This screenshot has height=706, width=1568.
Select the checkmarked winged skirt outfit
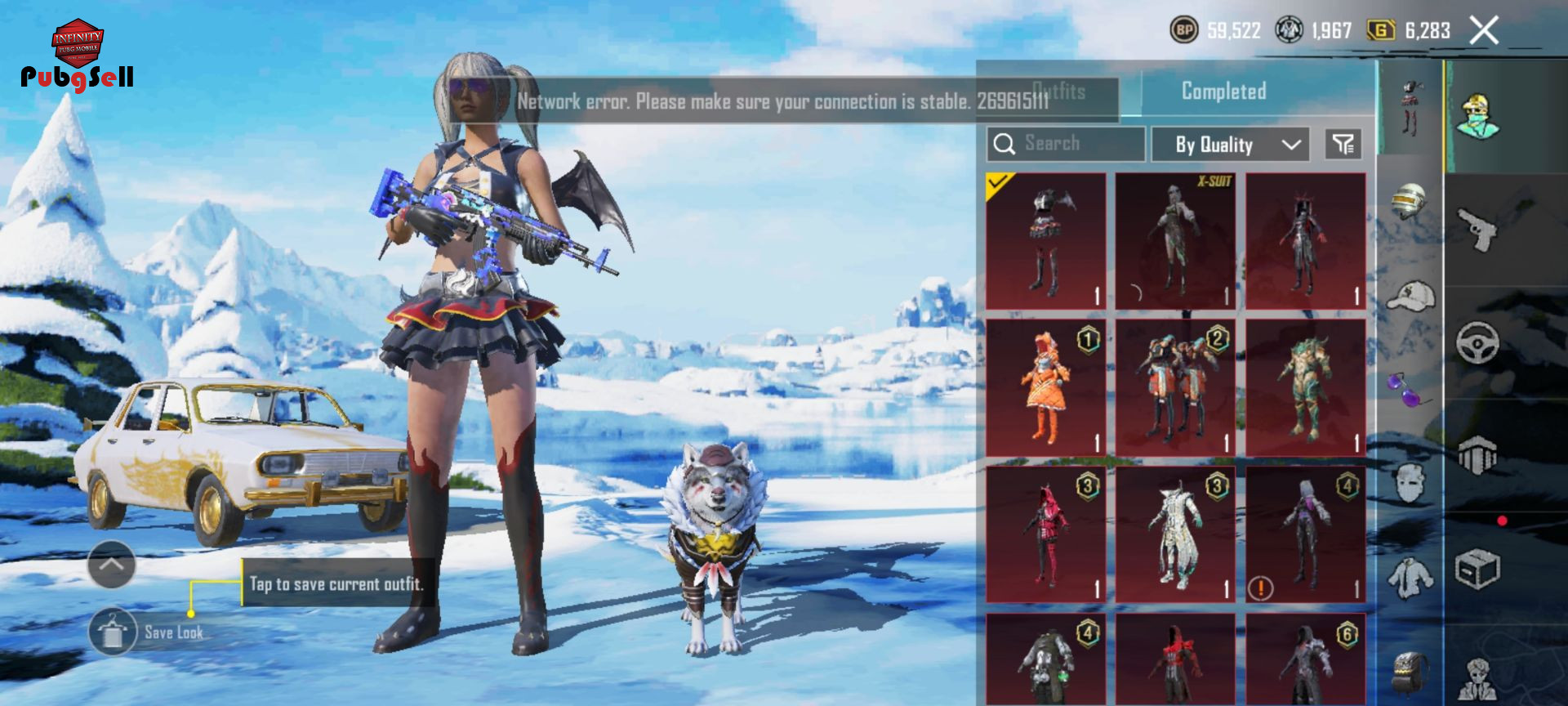coord(1045,241)
